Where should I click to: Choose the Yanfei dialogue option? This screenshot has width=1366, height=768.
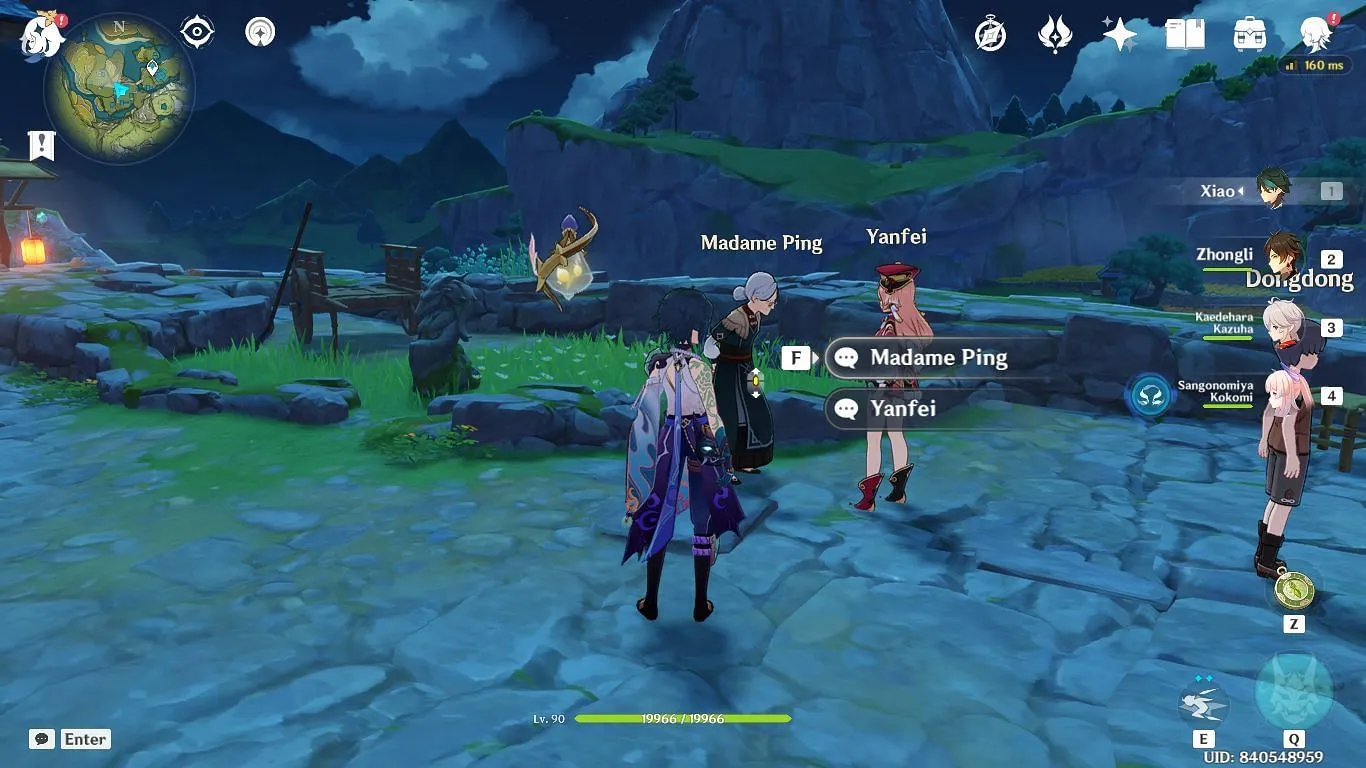point(904,408)
